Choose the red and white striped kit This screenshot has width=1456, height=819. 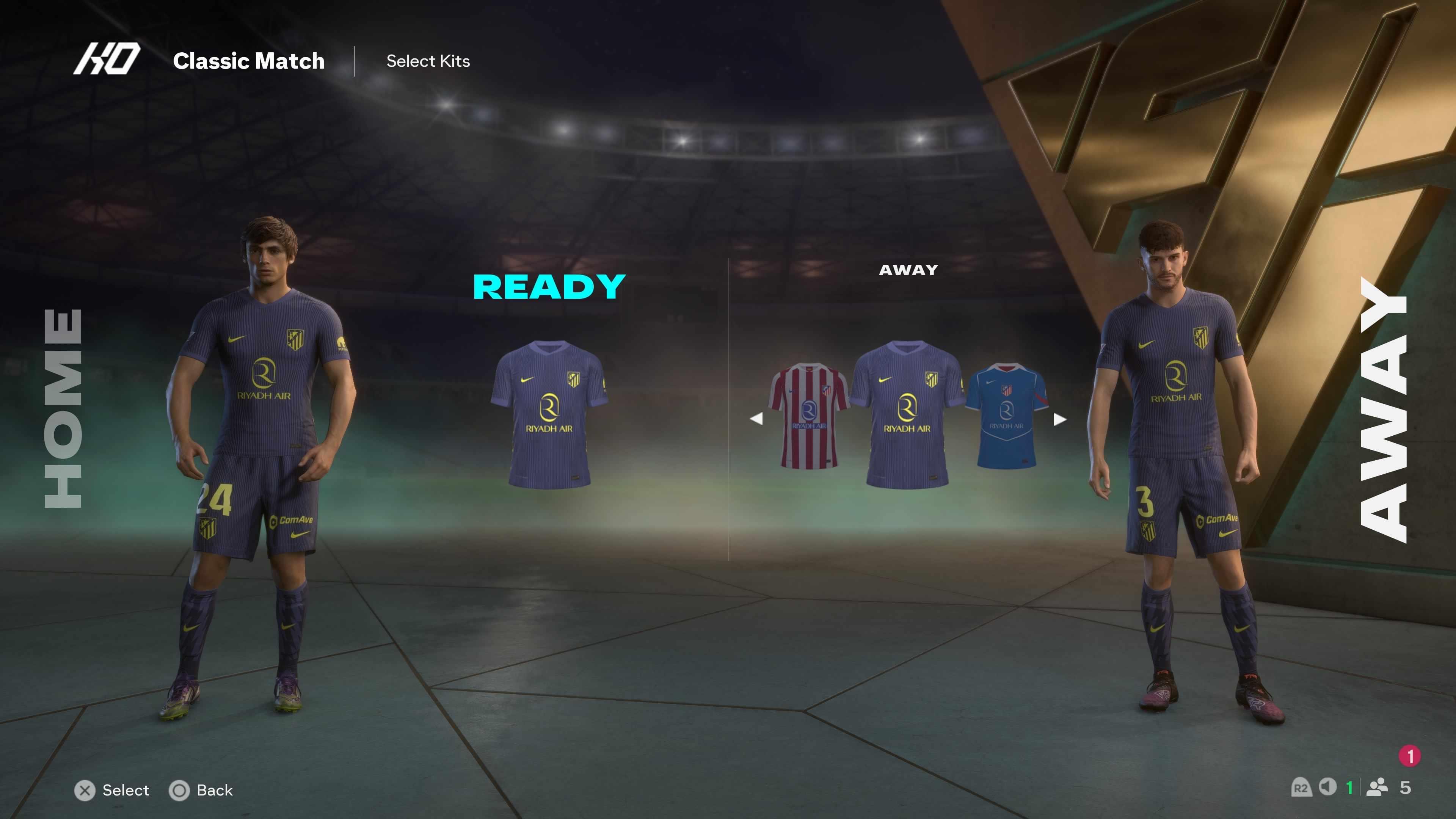pos(808,416)
